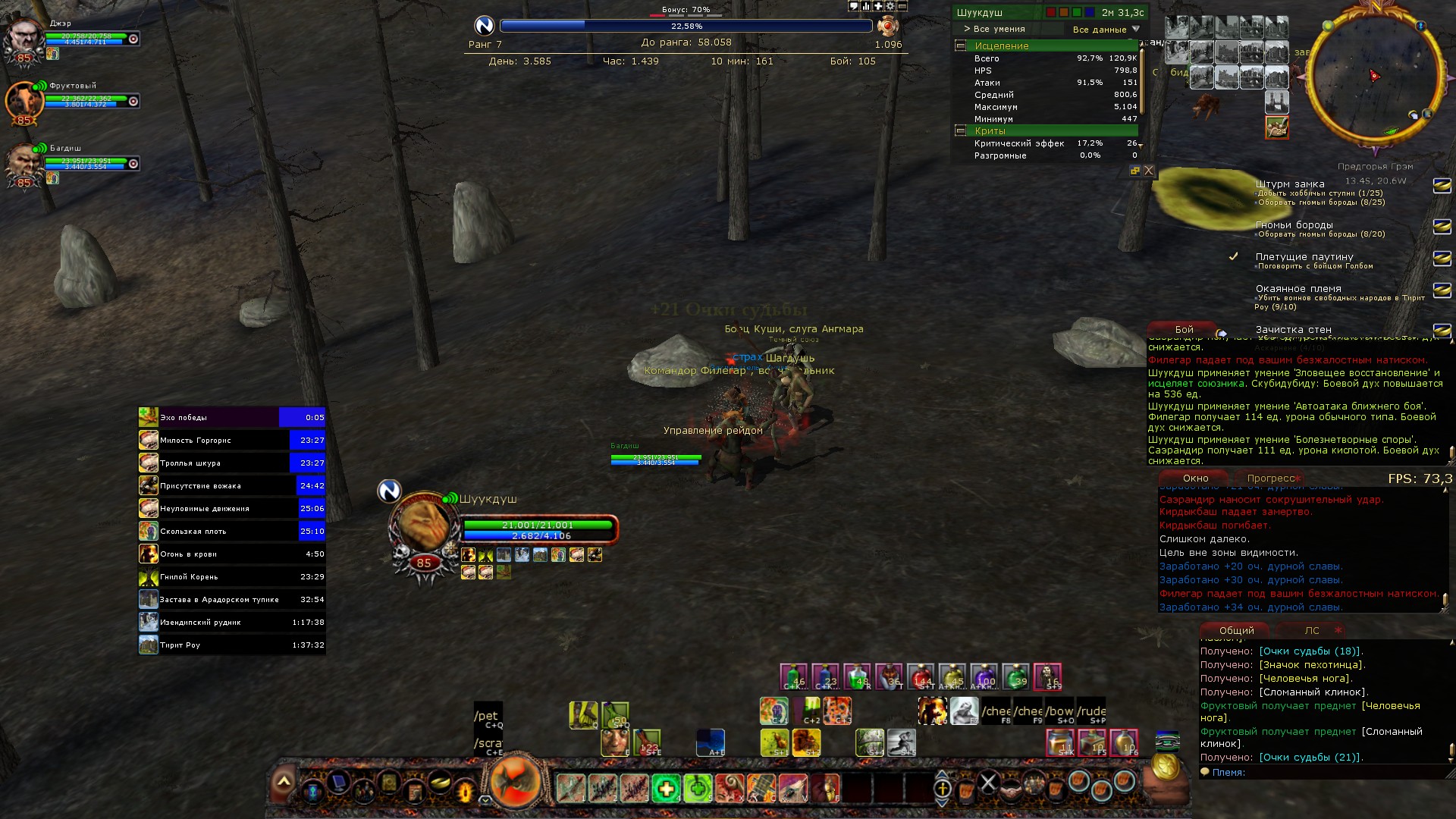The height and width of the screenshot is (819, 1456).
Task: Switch to the 'Бой' chat tab
Action: pos(1184,330)
